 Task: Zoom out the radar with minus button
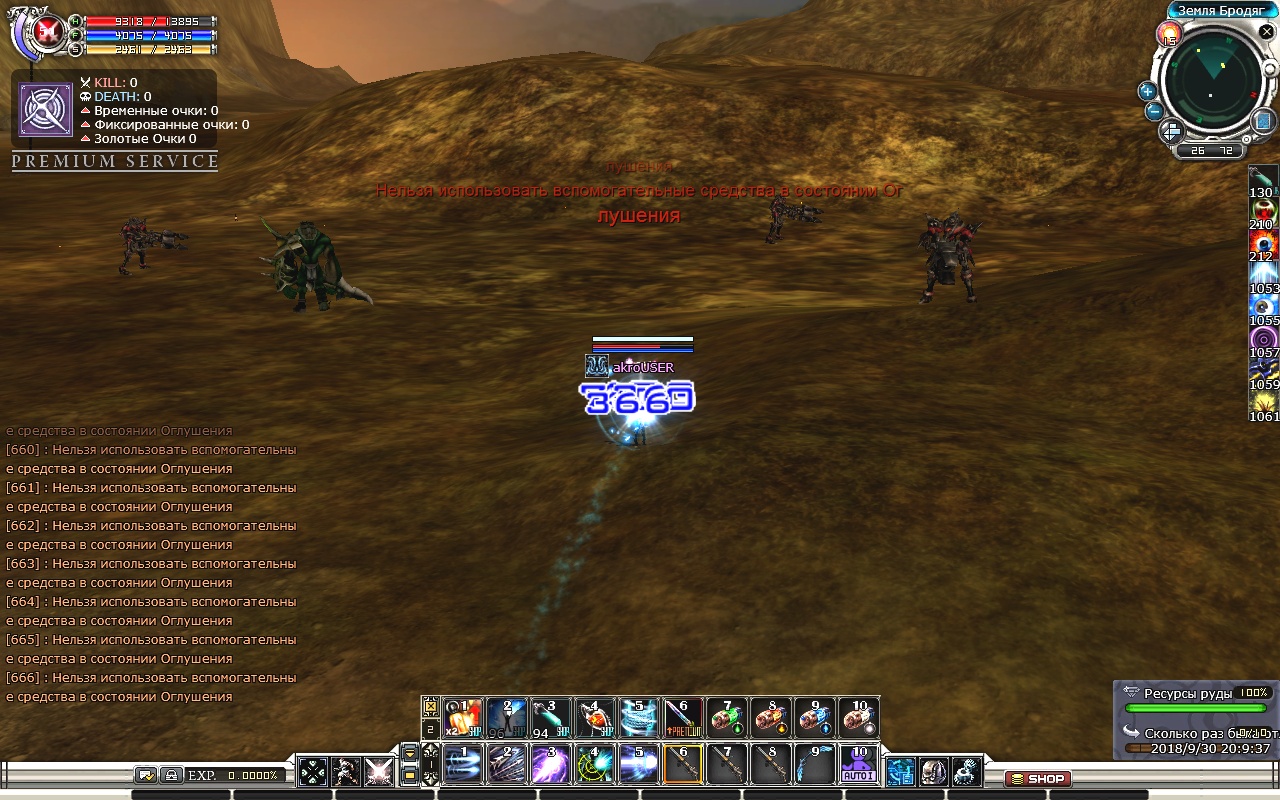[x=1154, y=111]
